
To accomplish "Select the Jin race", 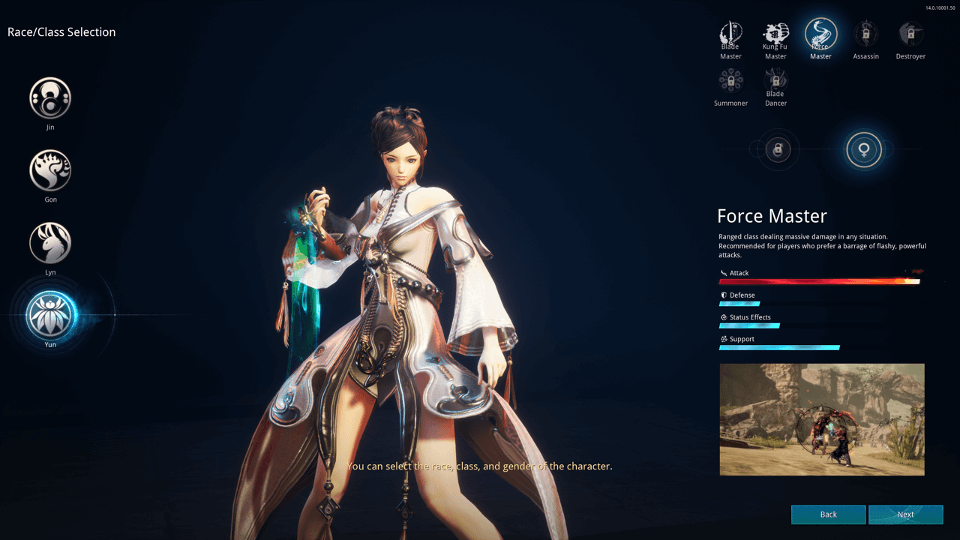I will [x=50, y=98].
